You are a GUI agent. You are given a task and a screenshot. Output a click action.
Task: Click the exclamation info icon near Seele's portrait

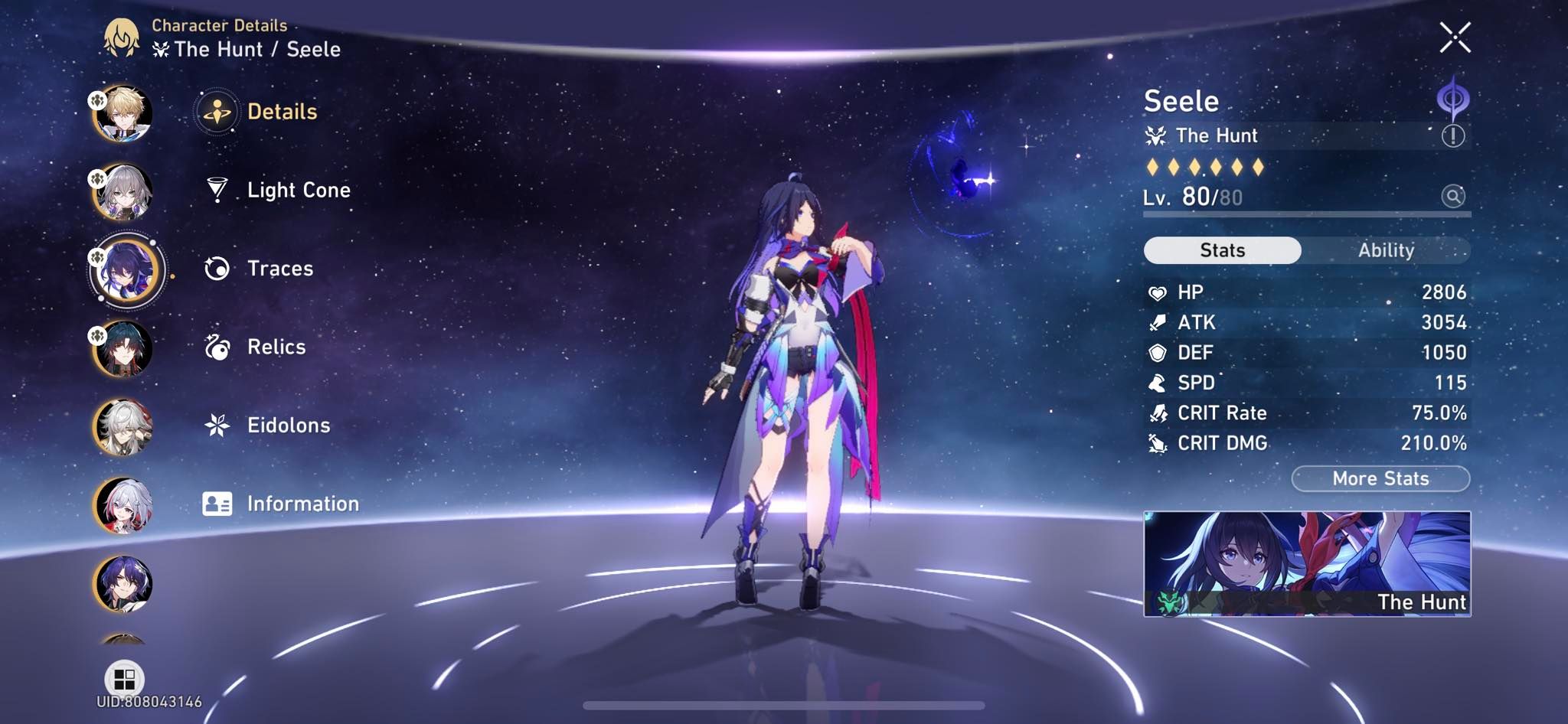(x=1452, y=135)
